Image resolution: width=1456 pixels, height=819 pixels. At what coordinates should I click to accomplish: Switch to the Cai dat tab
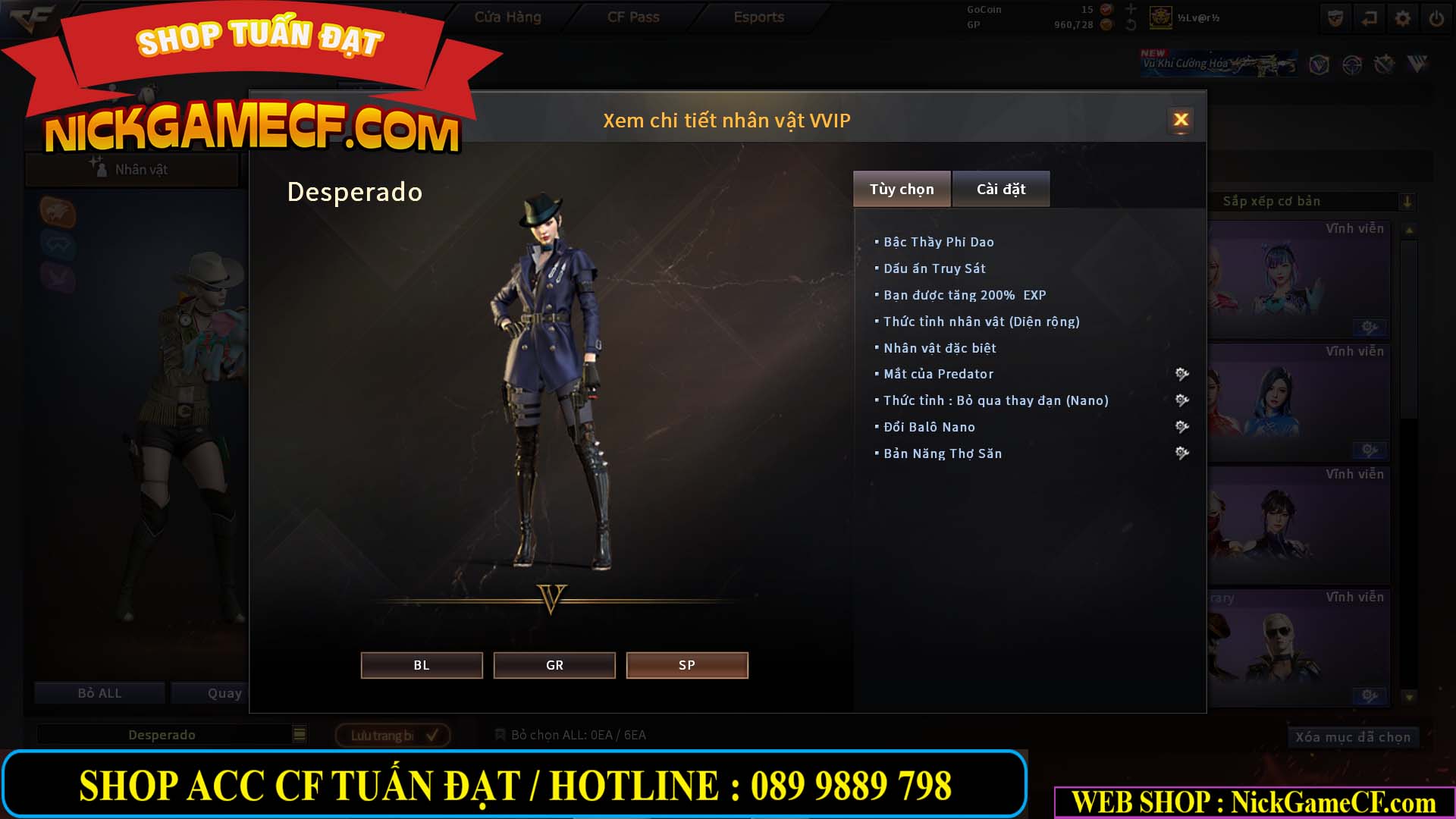point(1001,189)
